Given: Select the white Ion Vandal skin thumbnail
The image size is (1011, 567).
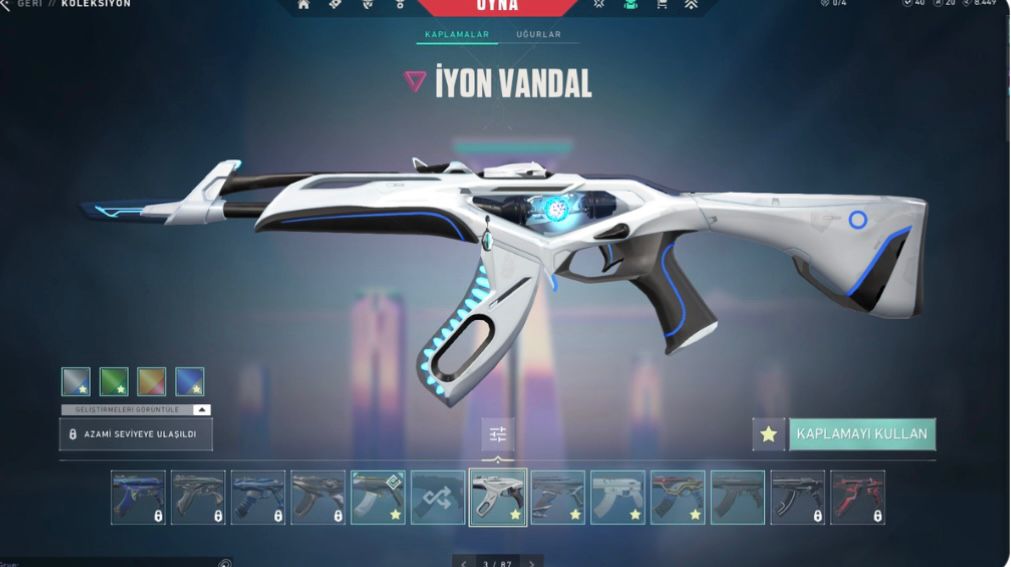Looking at the screenshot, I should [498, 497].
